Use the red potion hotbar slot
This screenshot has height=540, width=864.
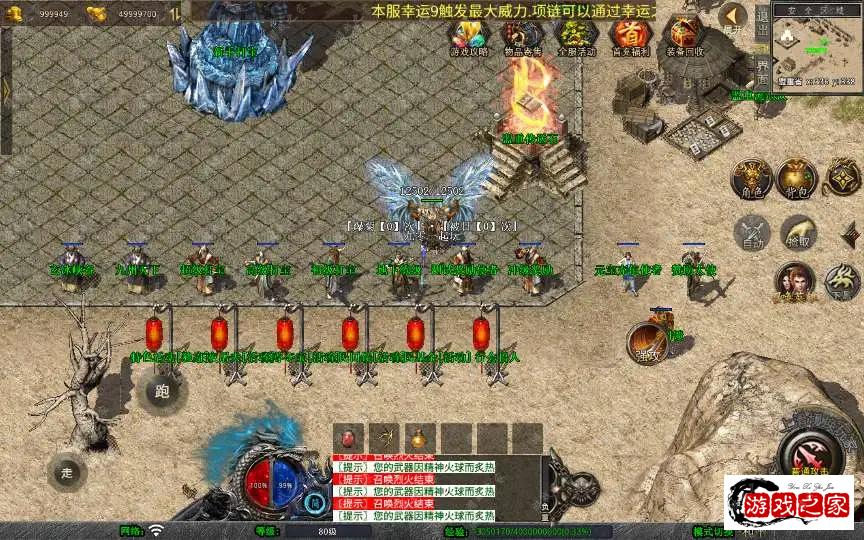(x=349, y=438)
